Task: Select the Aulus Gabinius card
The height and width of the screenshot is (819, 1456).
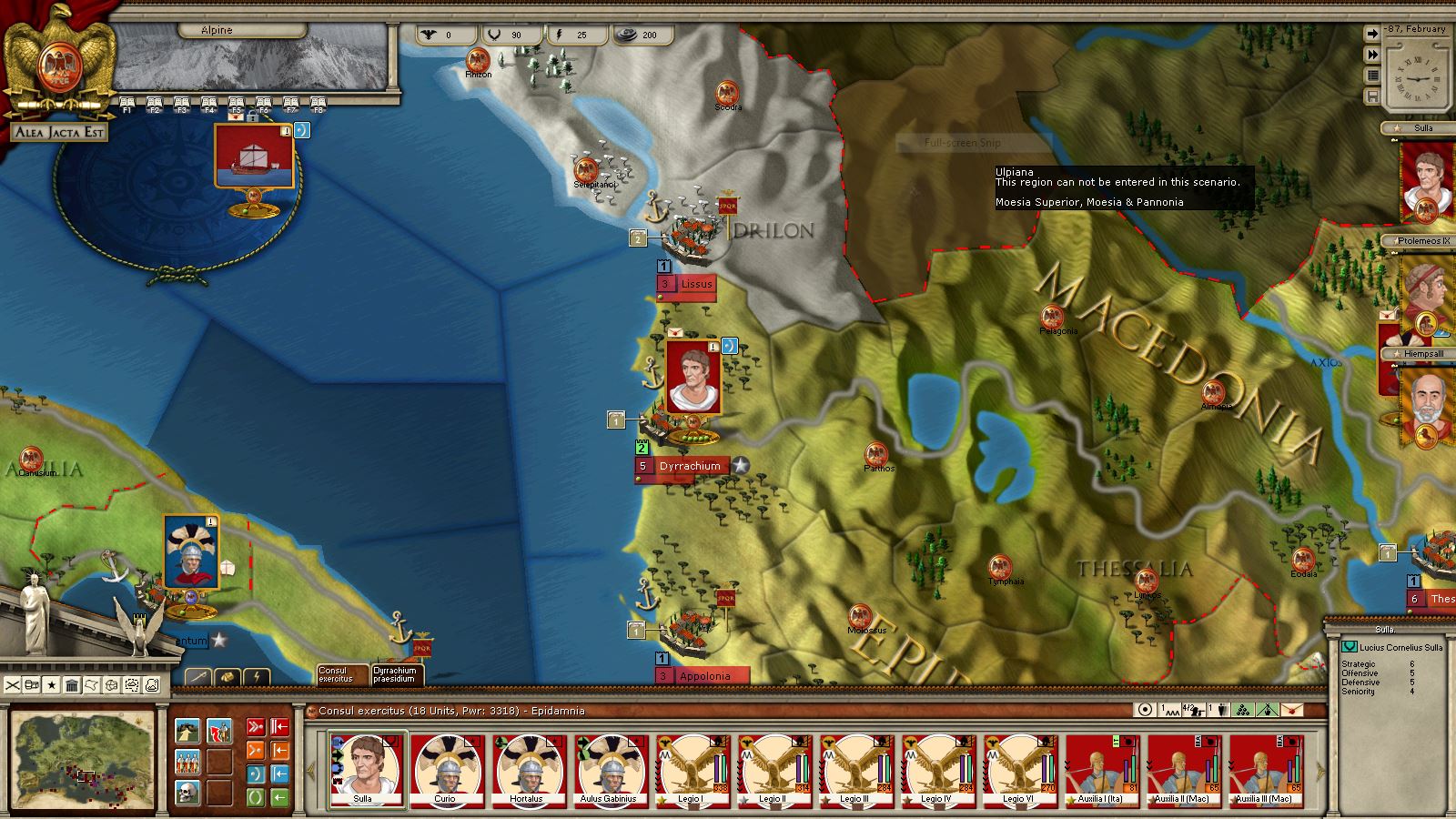Action: 608,770
